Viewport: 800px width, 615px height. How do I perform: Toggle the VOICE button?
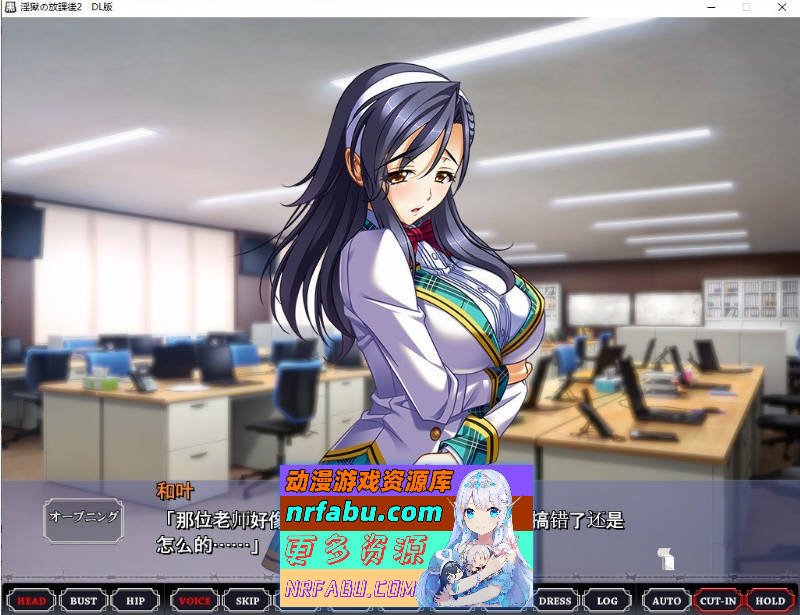coord(194,601)
